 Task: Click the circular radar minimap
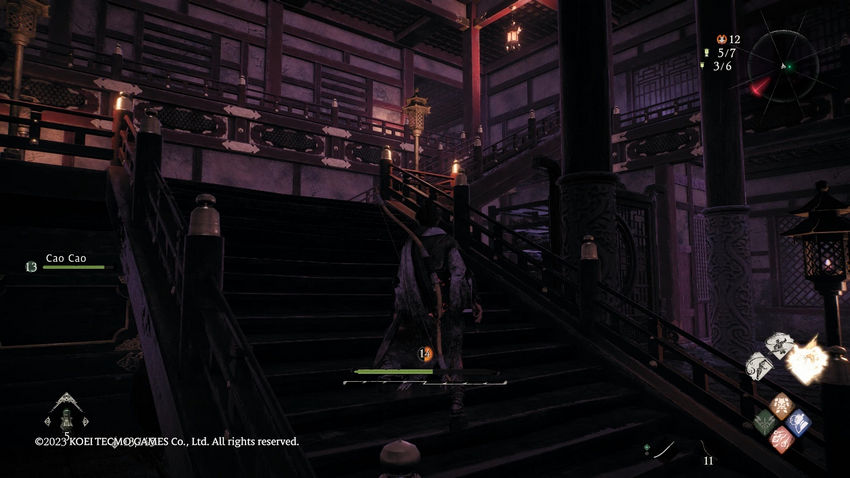tap(788, 66)
